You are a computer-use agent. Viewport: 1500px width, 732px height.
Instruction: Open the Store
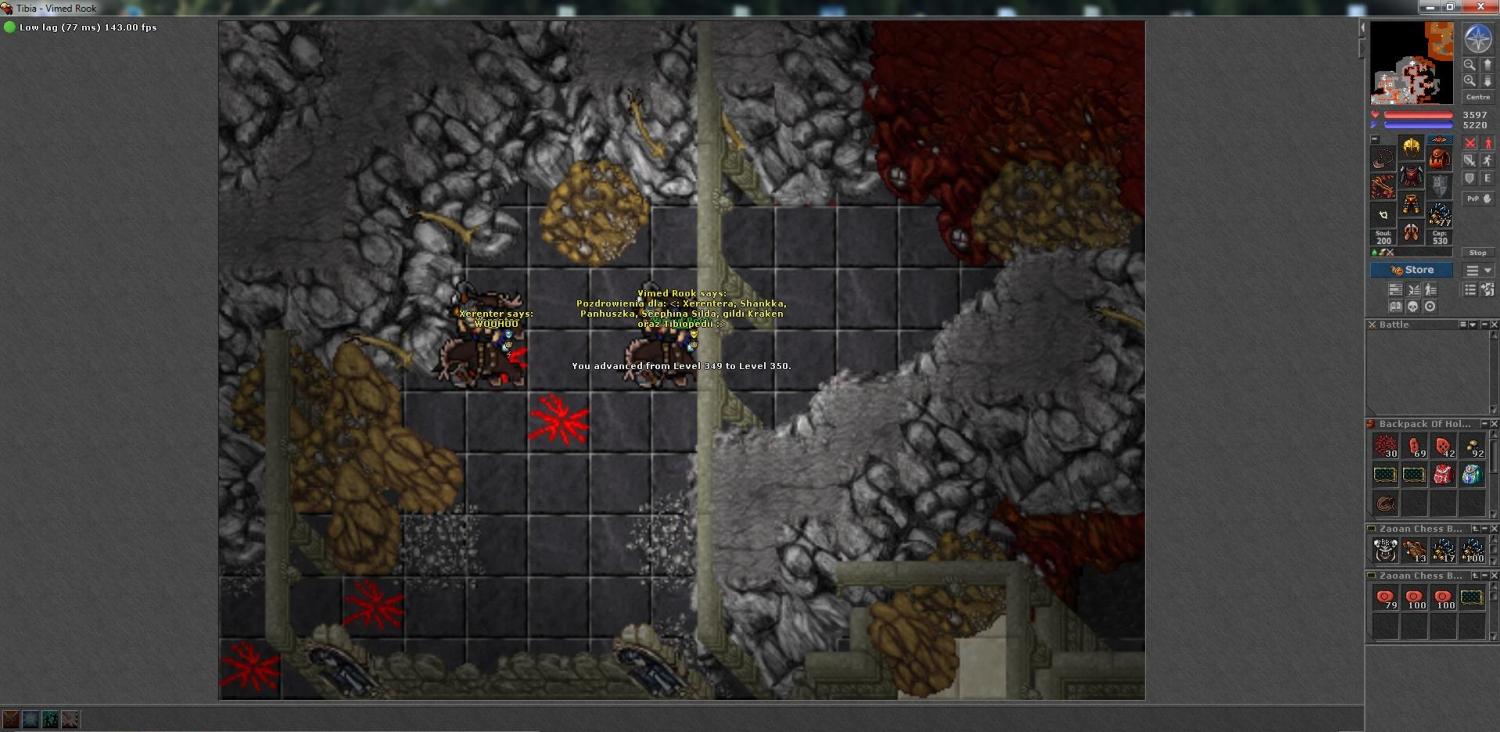coord(1411,270)
